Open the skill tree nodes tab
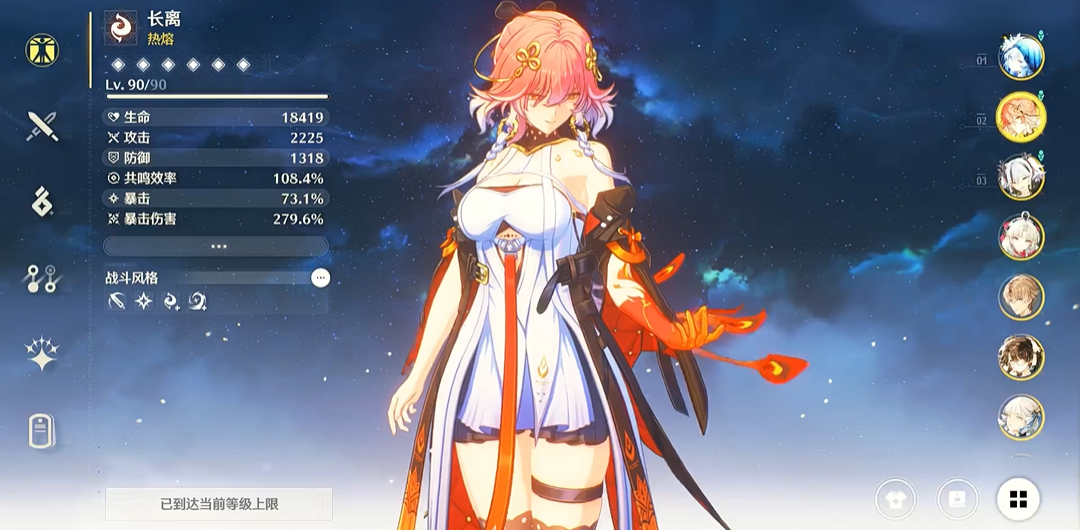The height and width of the screenshot is (530, 1080). click(x=42, y=280)
